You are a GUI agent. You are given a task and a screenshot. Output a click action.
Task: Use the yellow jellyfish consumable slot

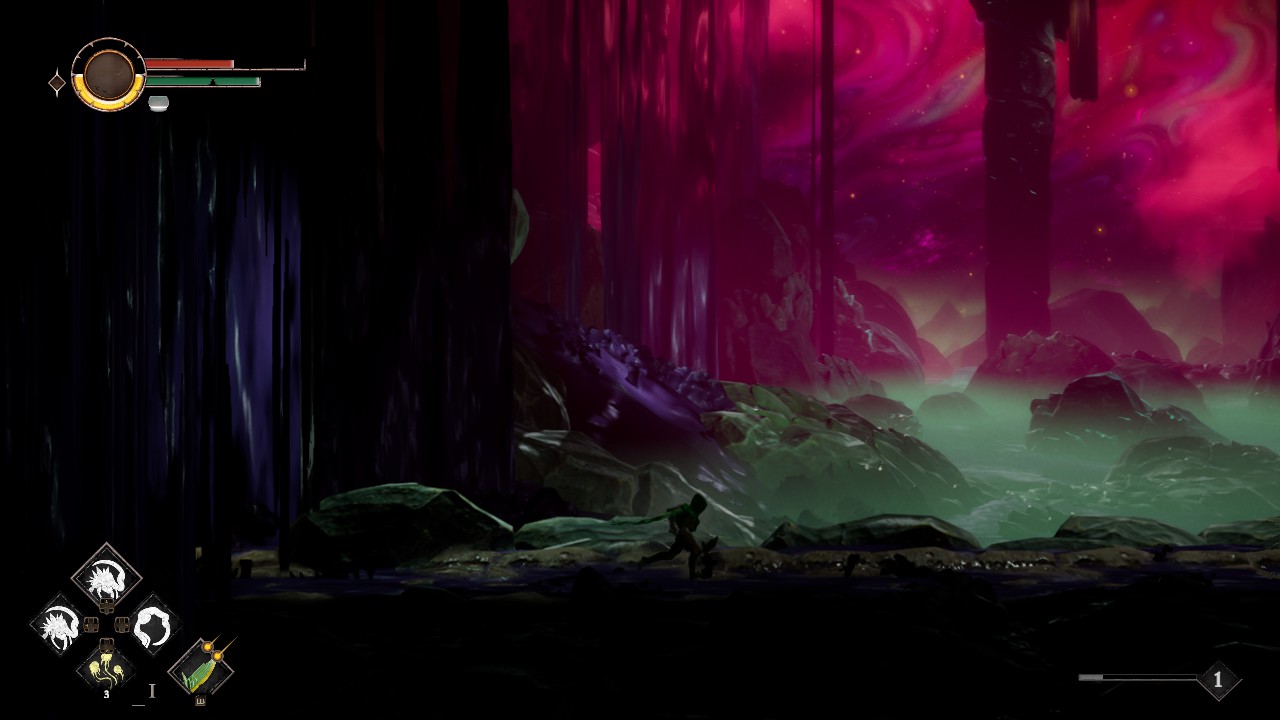106,668
